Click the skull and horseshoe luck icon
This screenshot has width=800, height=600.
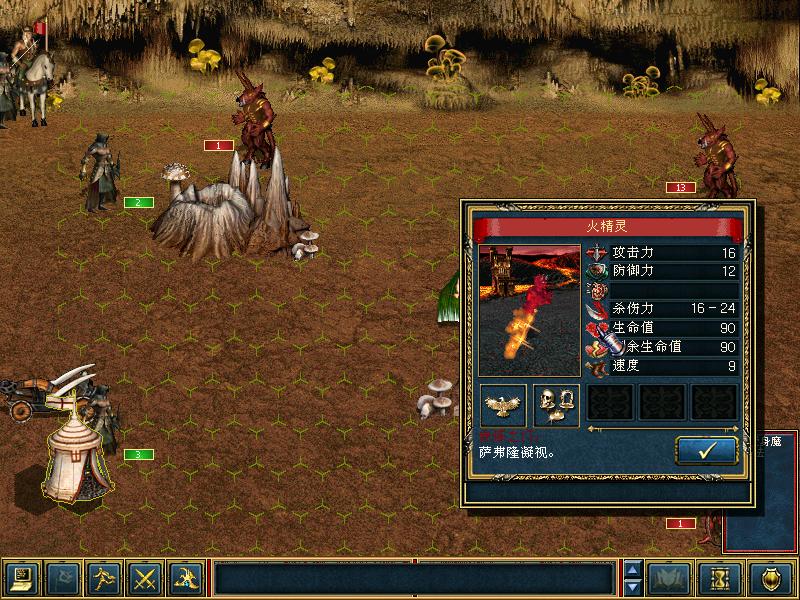(556, 403)
